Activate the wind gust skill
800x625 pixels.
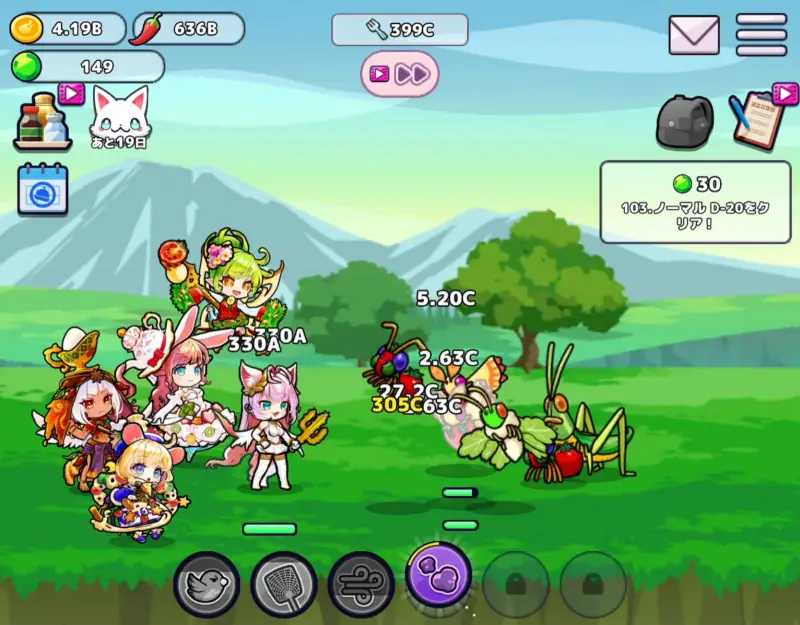click(x=361, y=583)
